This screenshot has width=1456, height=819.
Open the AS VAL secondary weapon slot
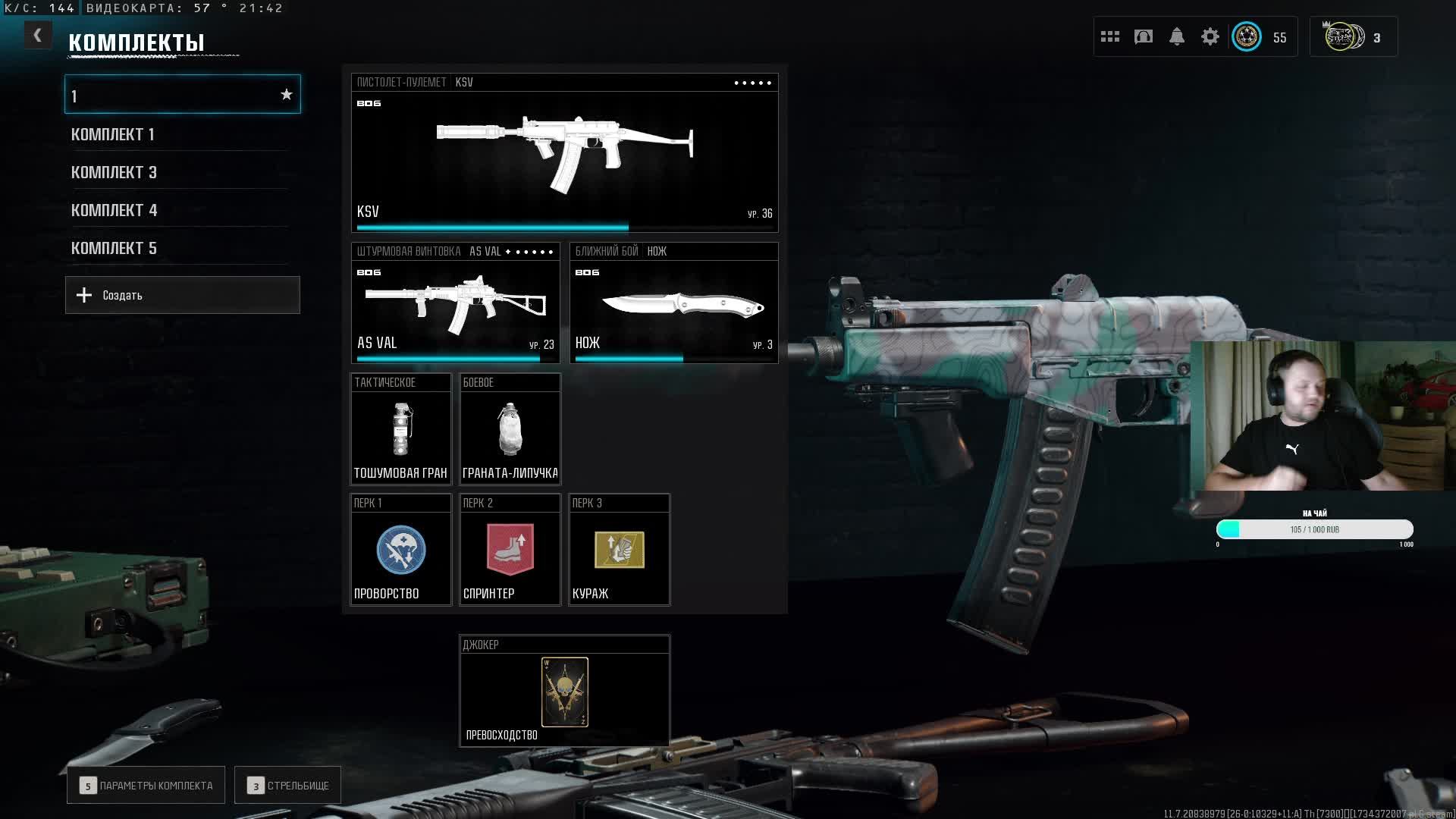(x=455, y=303)
